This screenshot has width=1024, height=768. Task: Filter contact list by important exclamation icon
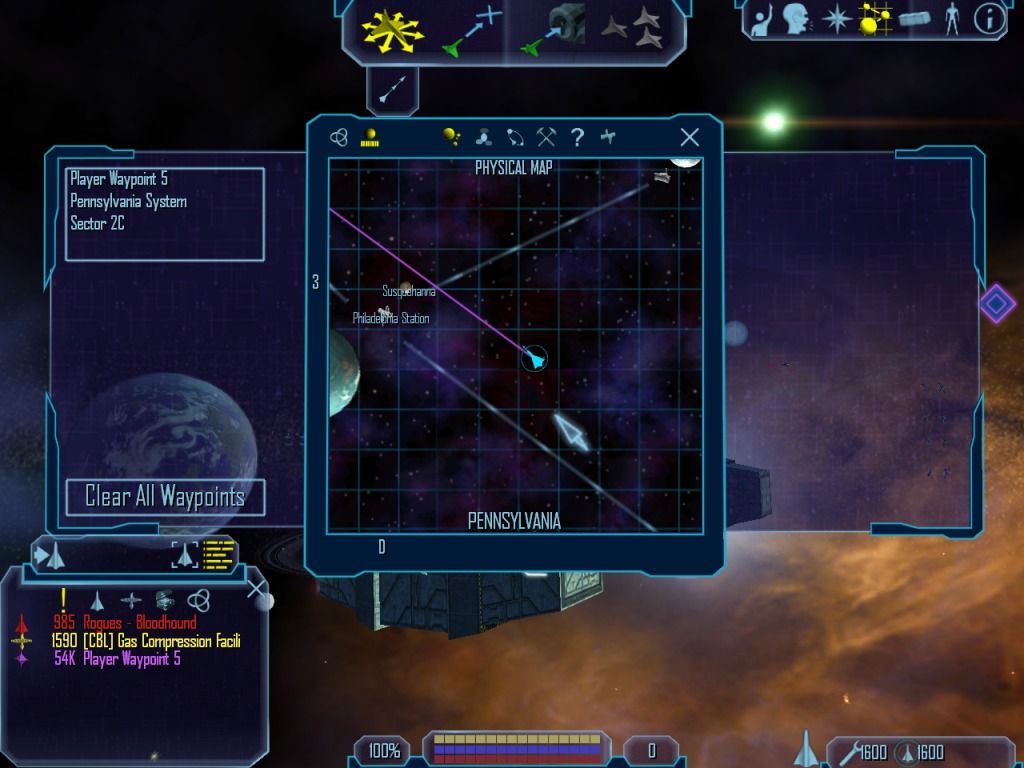[63, 599]
